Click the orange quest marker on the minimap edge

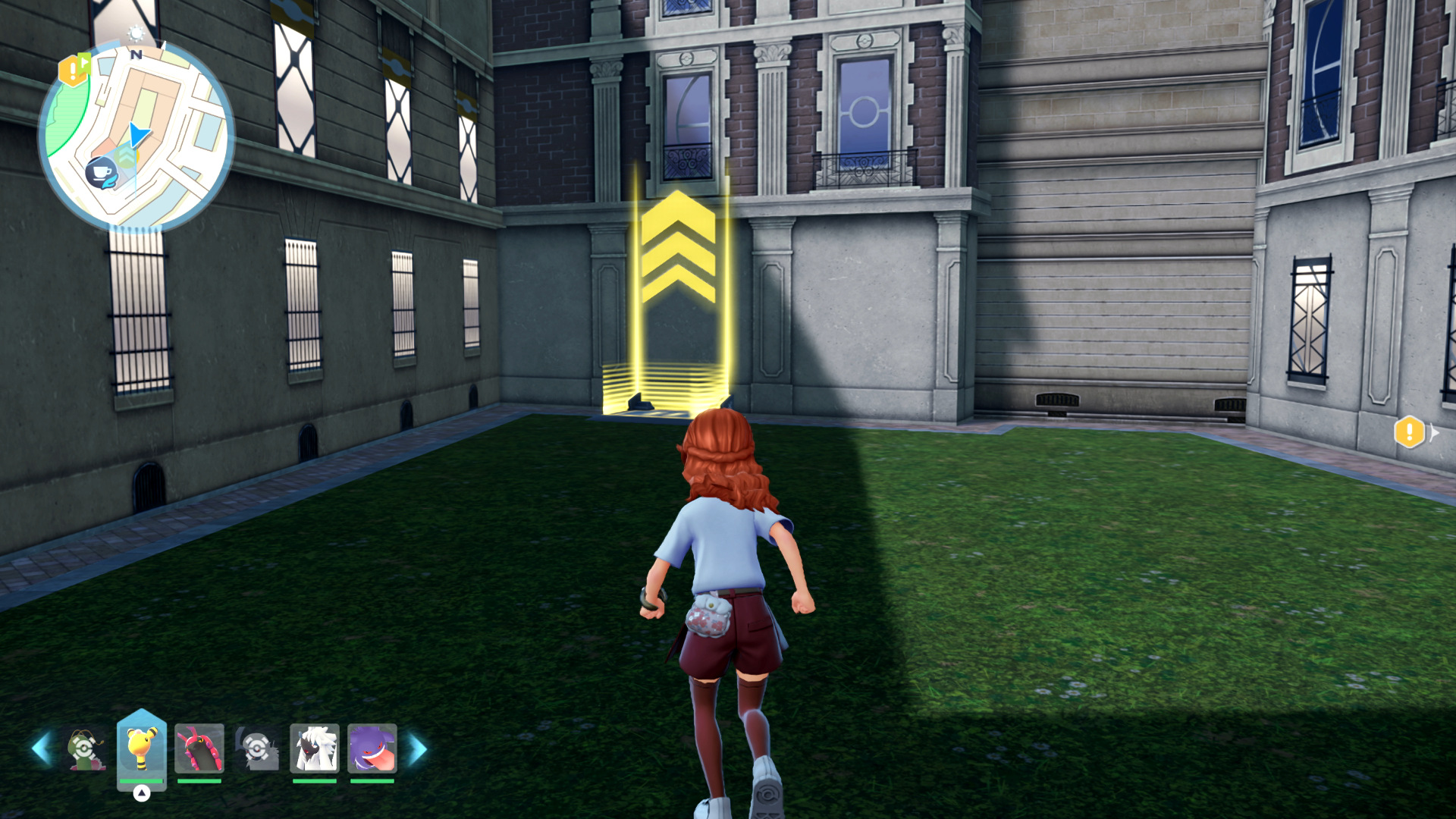click(73, 71)
